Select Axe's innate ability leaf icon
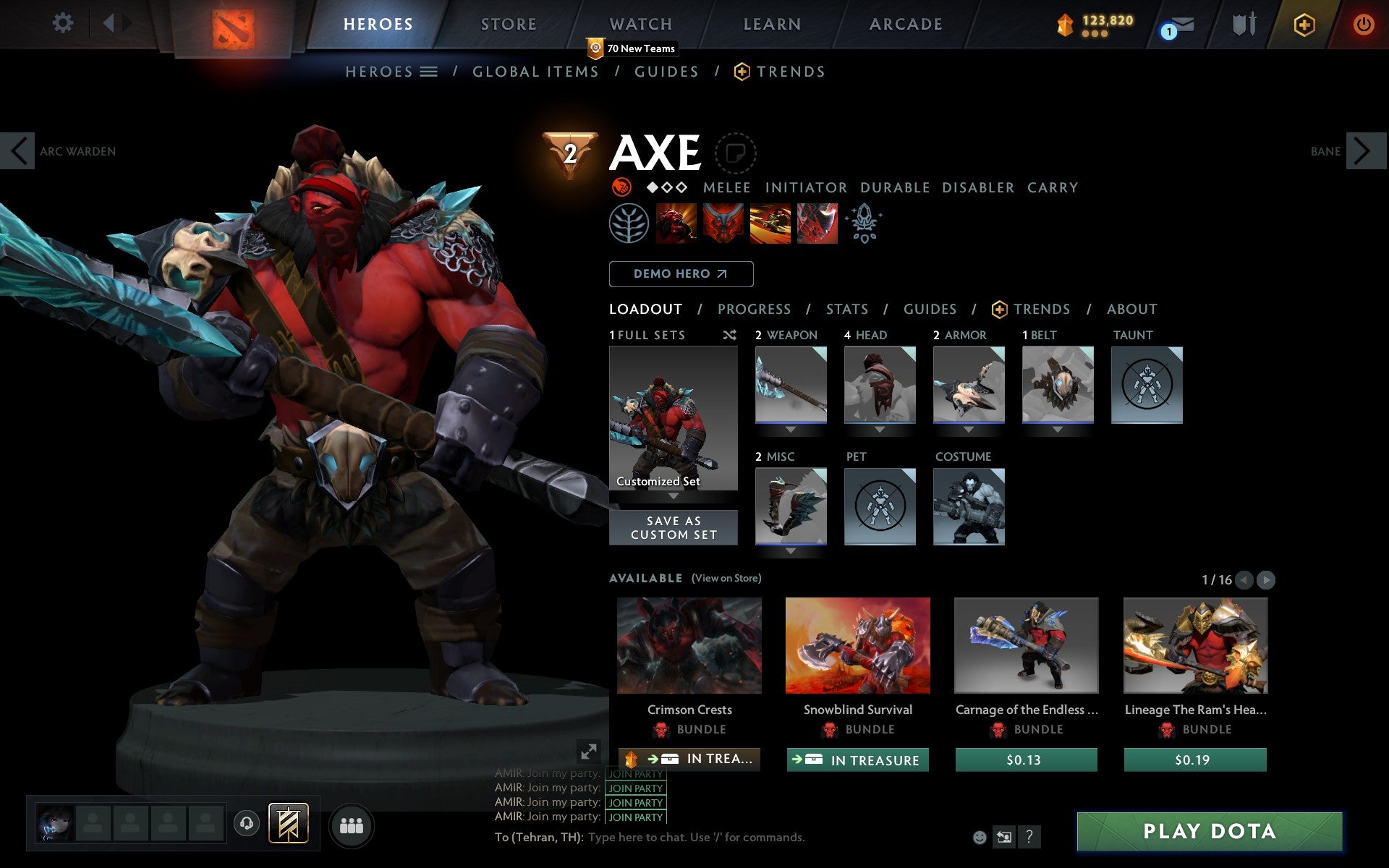The width and height of the screenshot is (1389, 868). pyautogui.click(x=630, y=224)
